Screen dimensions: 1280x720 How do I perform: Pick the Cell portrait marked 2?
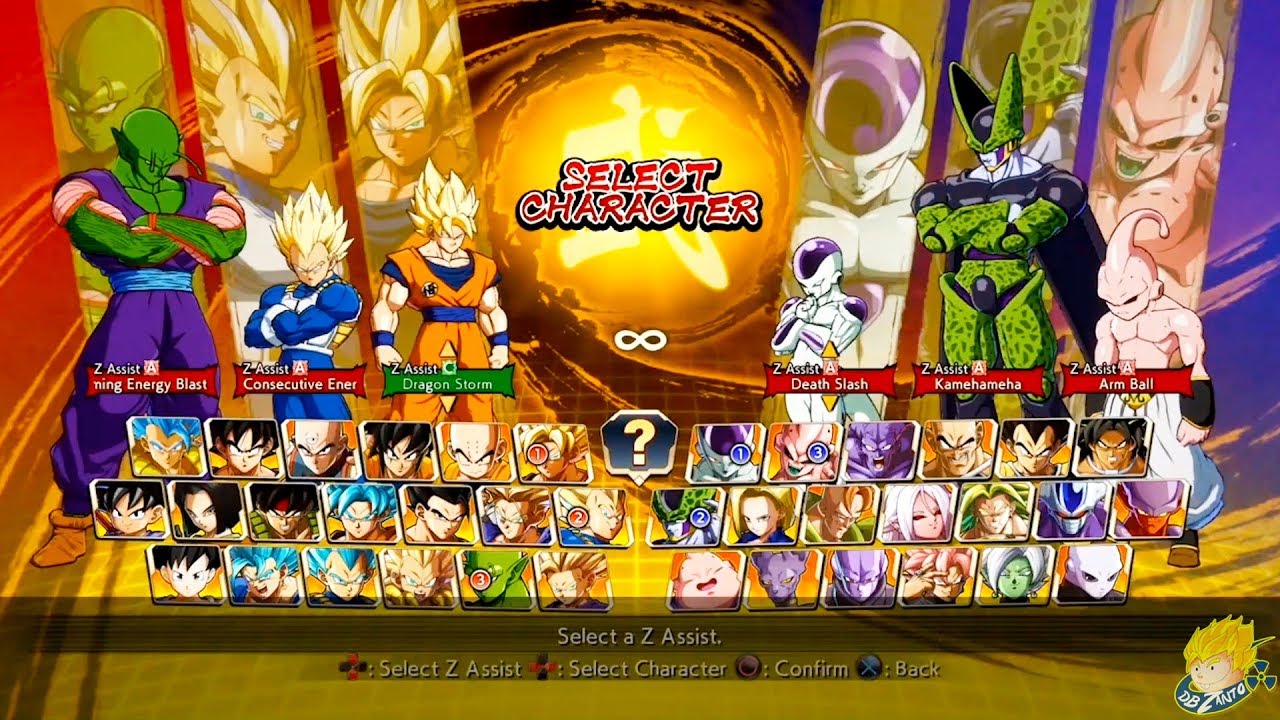click(x=686, y=515)
